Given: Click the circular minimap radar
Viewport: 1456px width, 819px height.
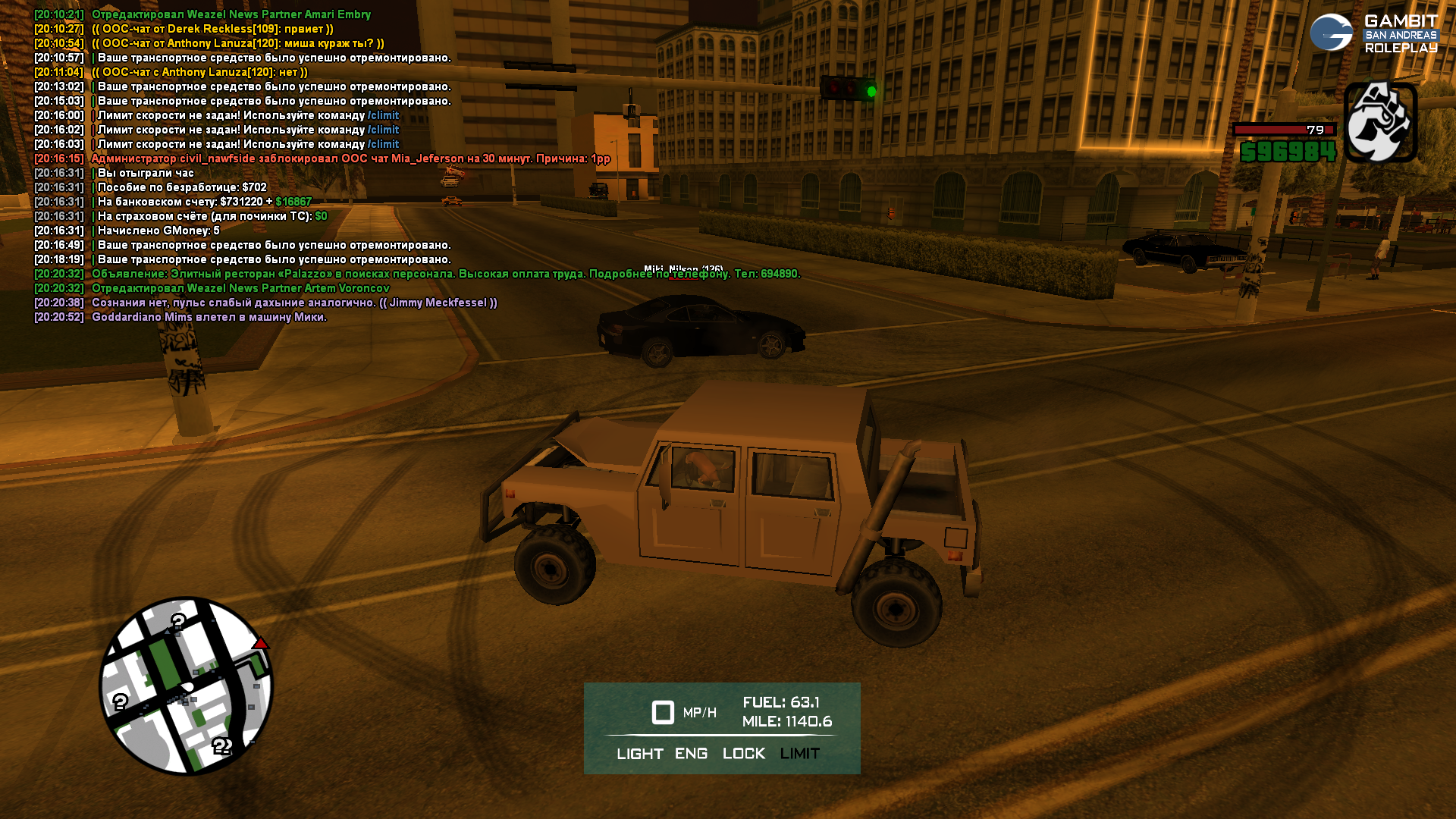Looking at the screenshot, I should 186,686.
